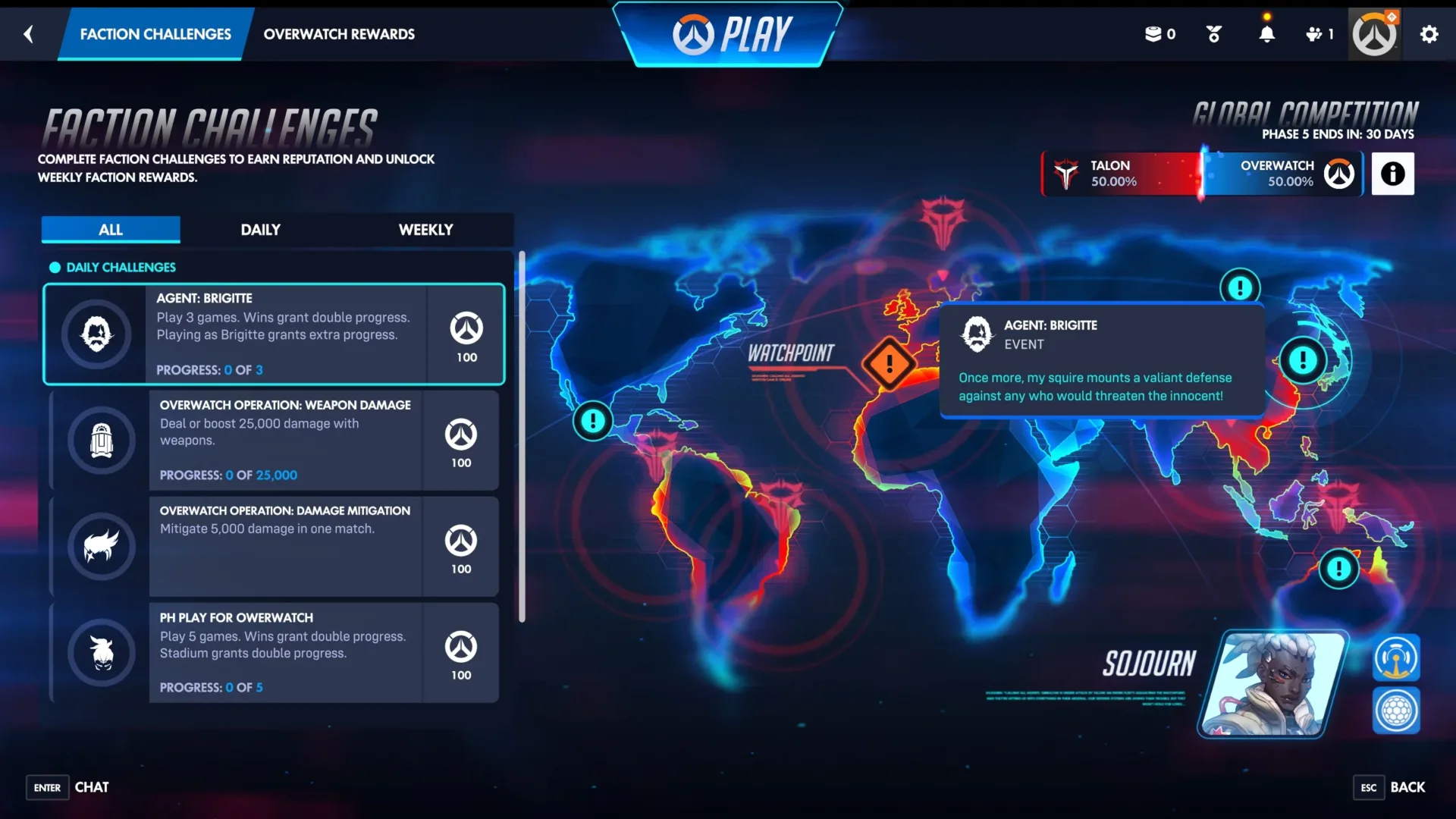
Task: Click BACK at the bottom right
Action: tap(1407, 787)
